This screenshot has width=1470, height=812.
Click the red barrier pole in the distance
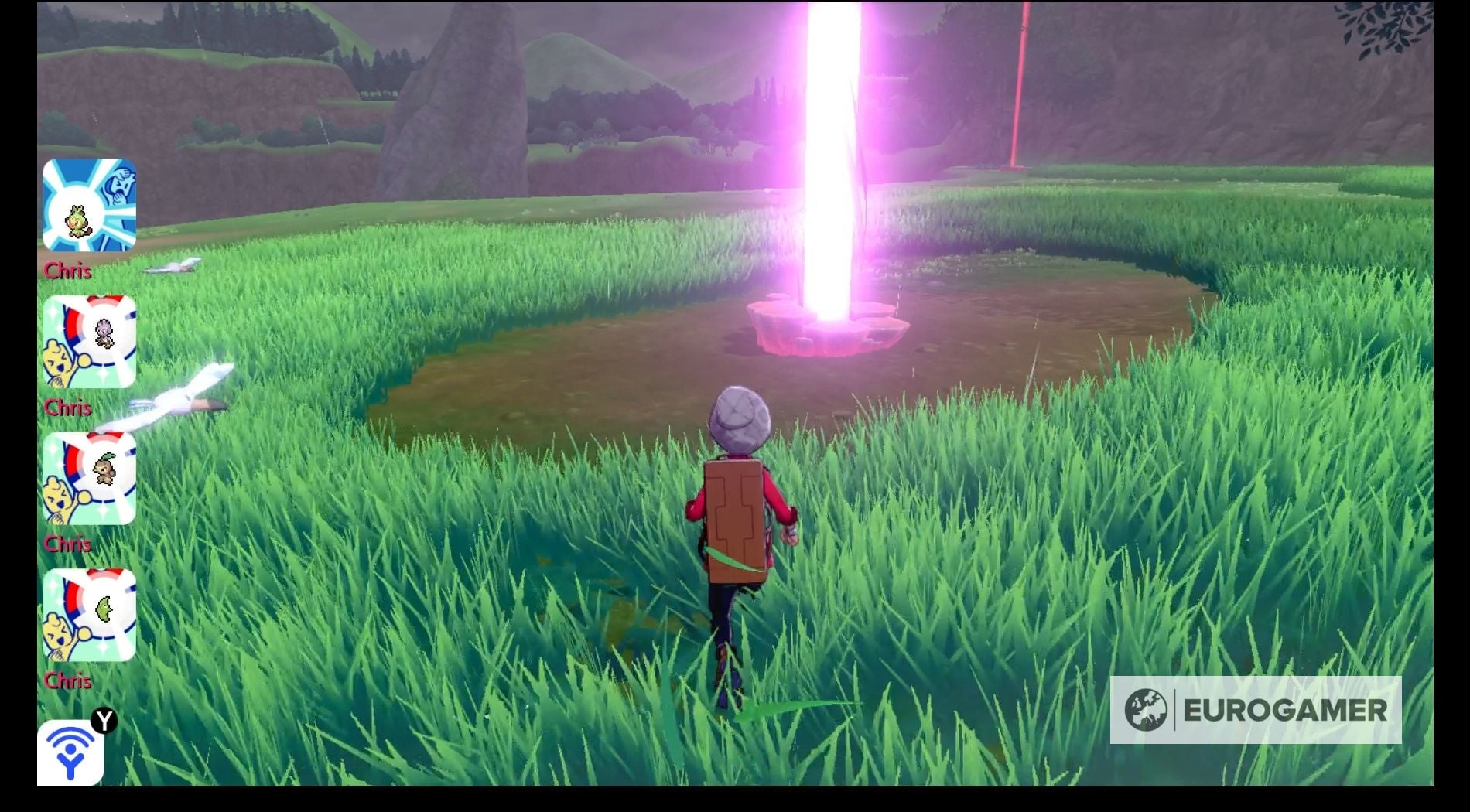(1017, 85)
